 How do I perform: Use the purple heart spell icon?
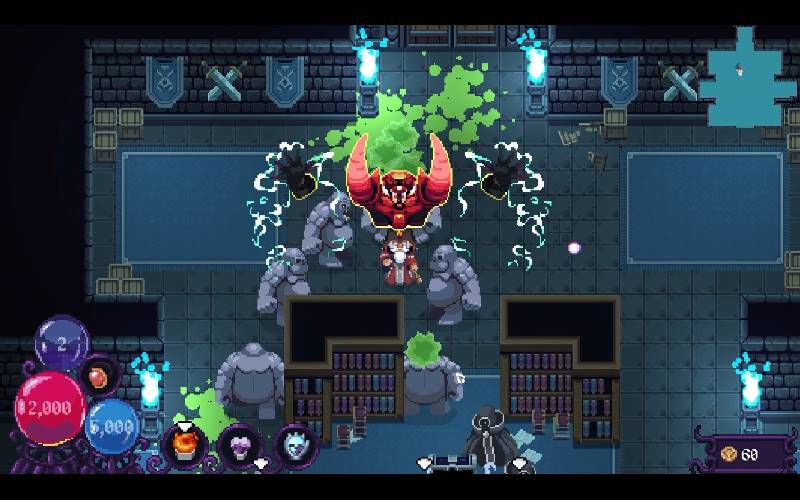240,443
